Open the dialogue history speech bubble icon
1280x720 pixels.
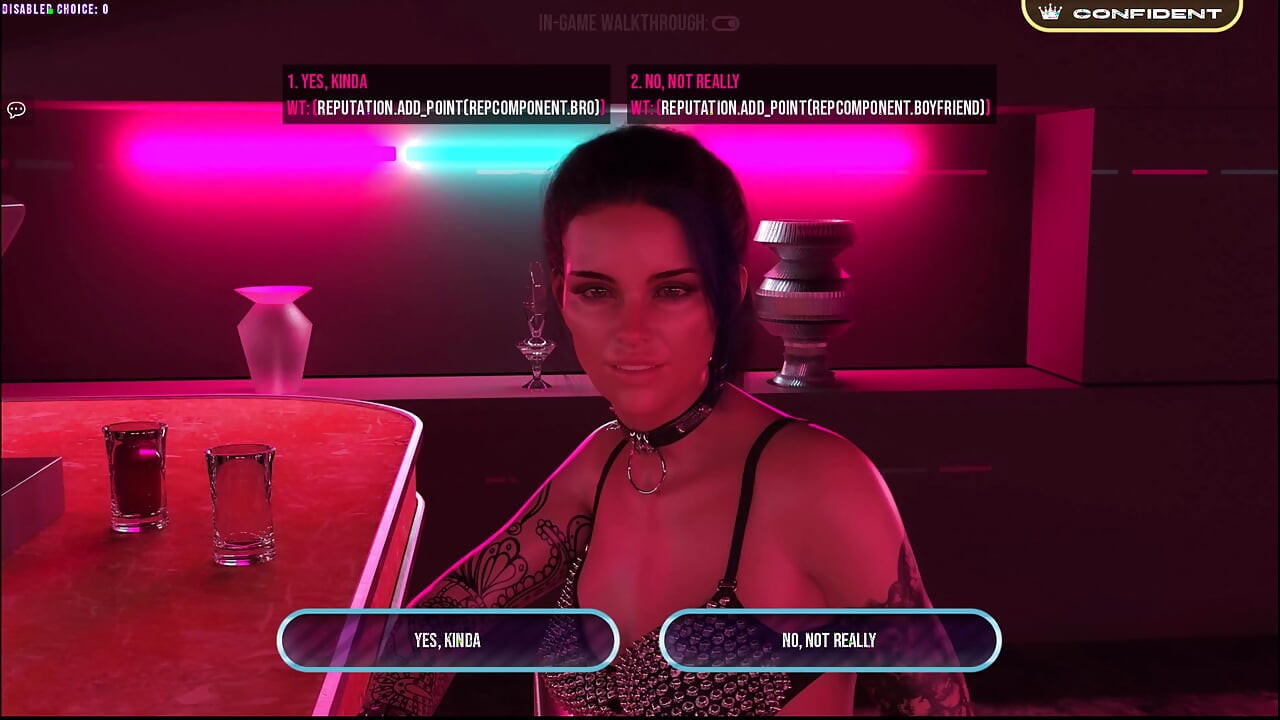coord(15,110)
